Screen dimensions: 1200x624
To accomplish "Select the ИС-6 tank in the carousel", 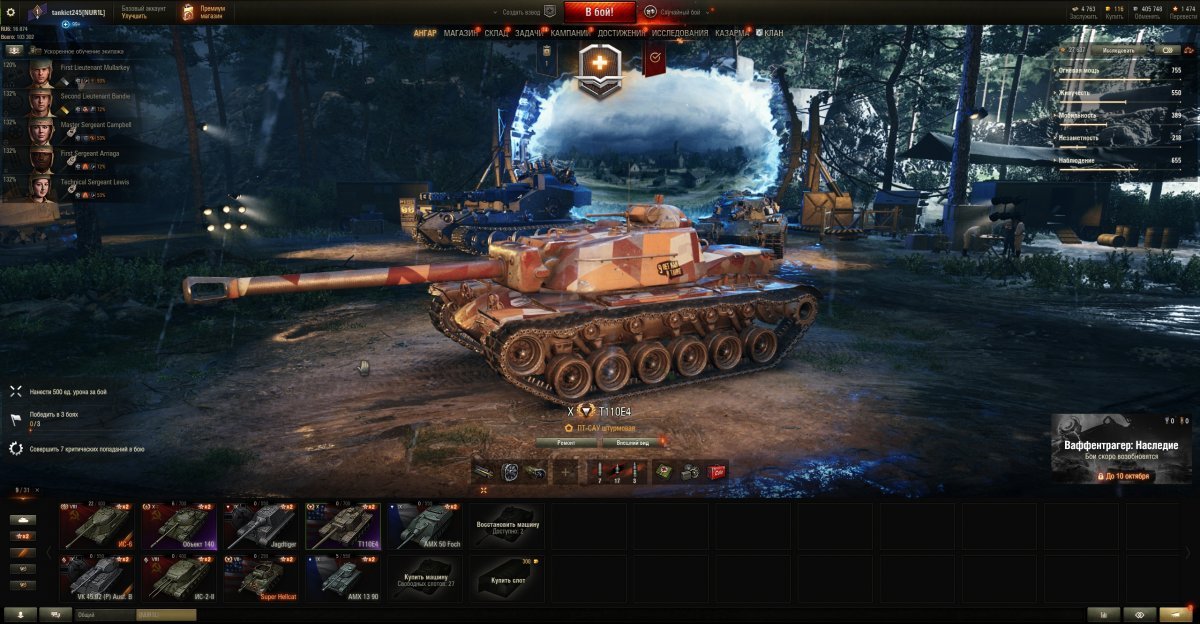I will coord(96,526).
